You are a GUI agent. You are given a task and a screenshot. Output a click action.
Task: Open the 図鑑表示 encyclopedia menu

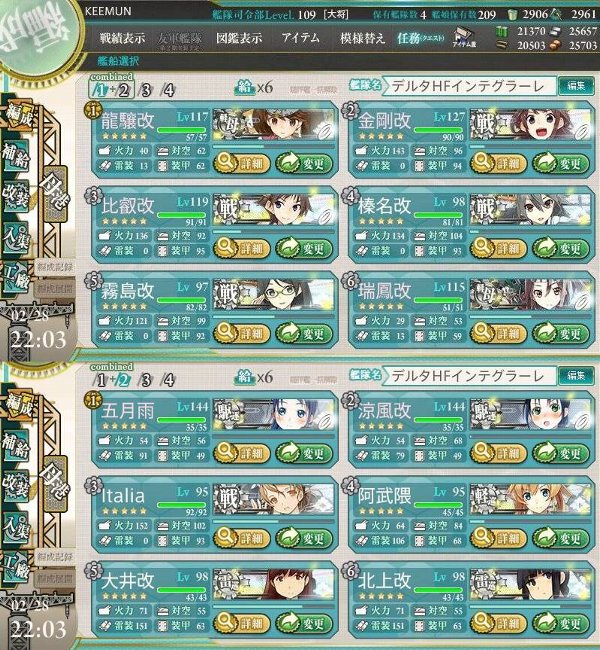[239, 39]
